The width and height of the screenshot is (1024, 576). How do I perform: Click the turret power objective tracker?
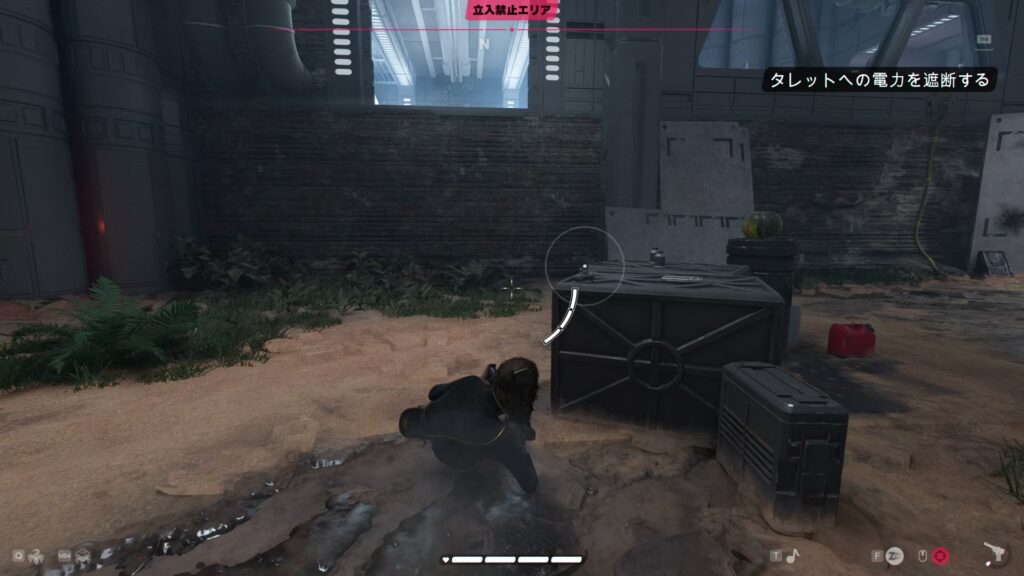pos(879,80)
